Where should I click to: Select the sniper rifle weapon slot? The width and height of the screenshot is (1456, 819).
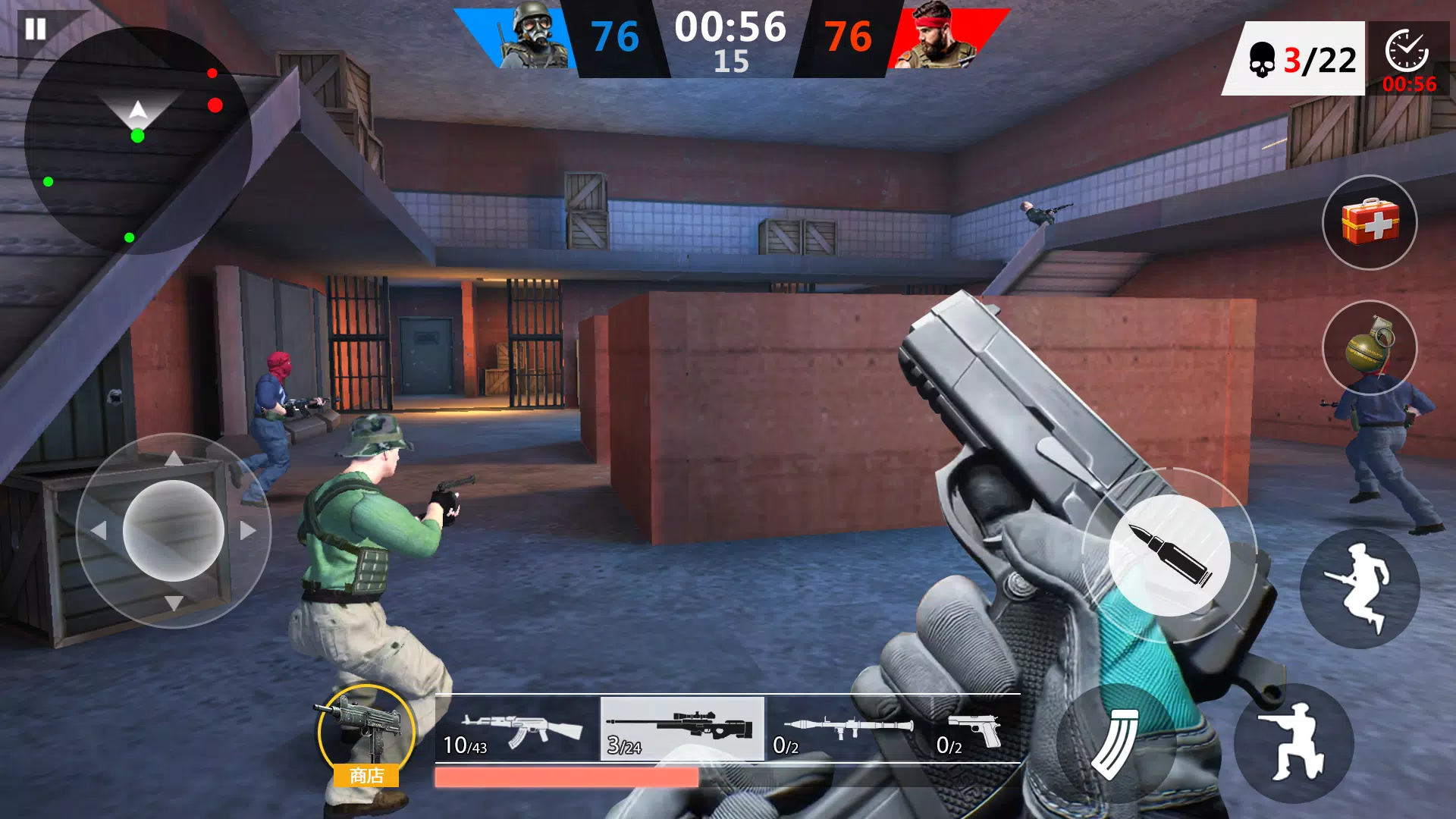[682, 729]
